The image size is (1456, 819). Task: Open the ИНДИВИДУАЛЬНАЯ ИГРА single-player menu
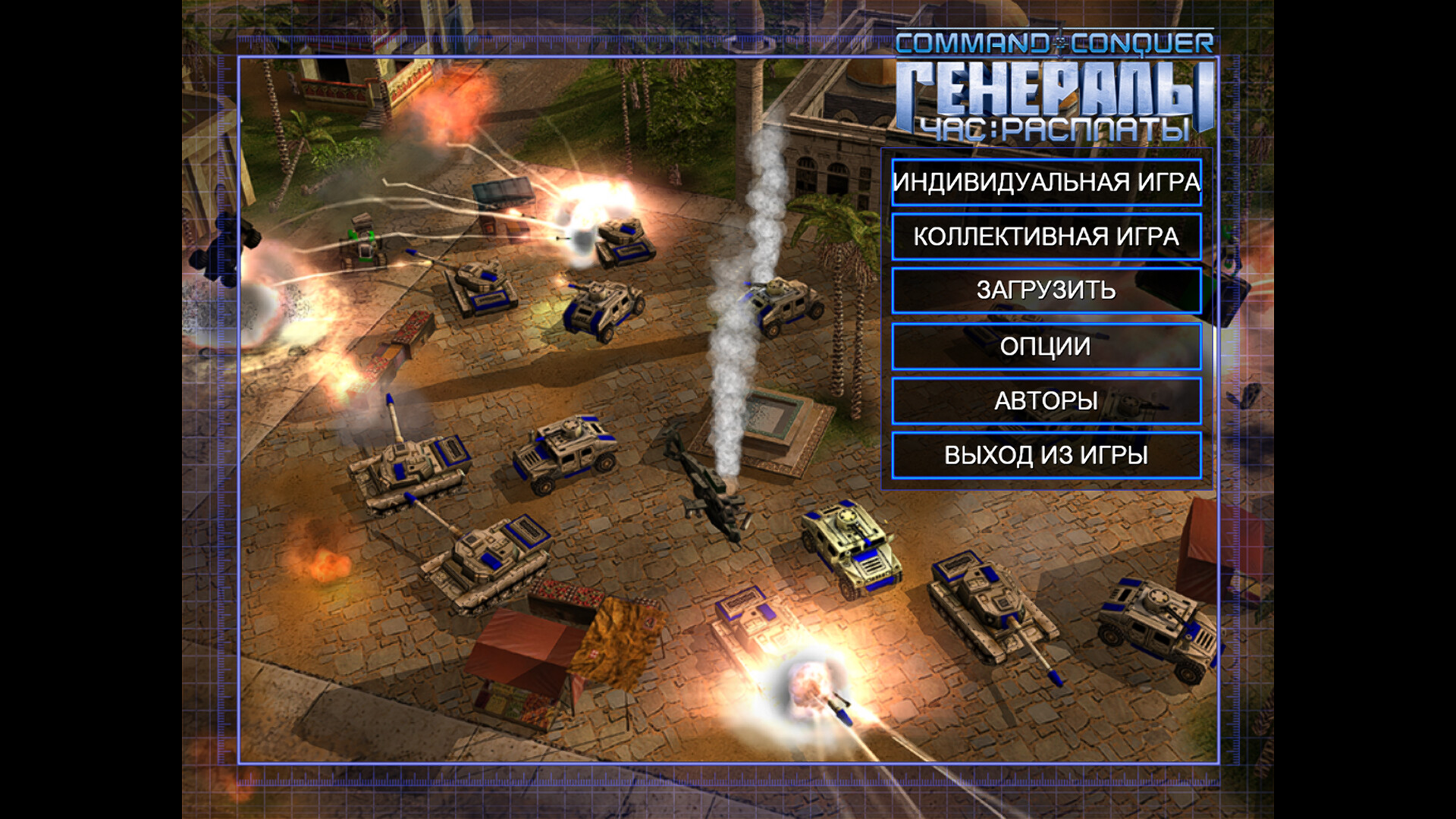point(1046,183)
